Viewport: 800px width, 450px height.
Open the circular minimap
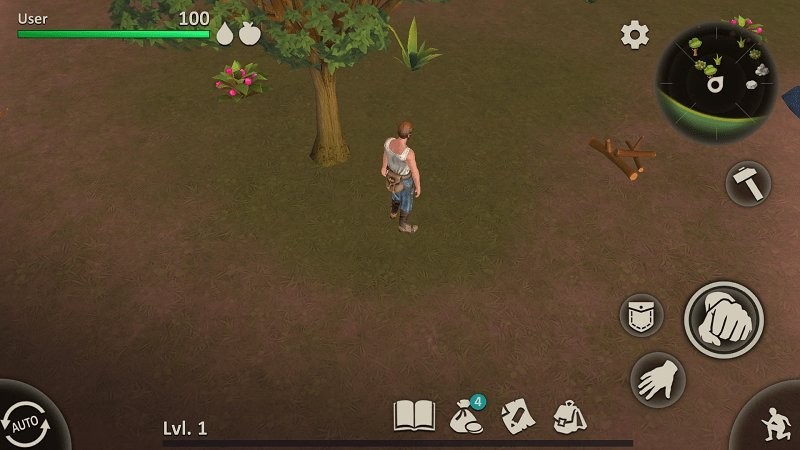716,82
